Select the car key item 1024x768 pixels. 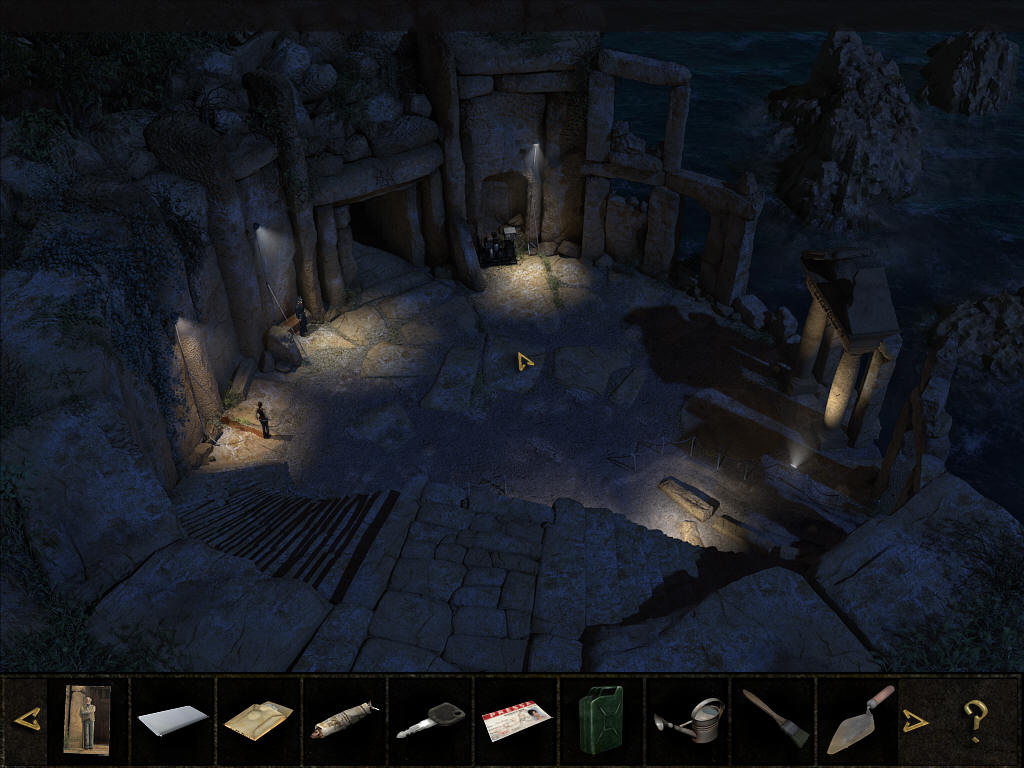[x=430, y=720]
